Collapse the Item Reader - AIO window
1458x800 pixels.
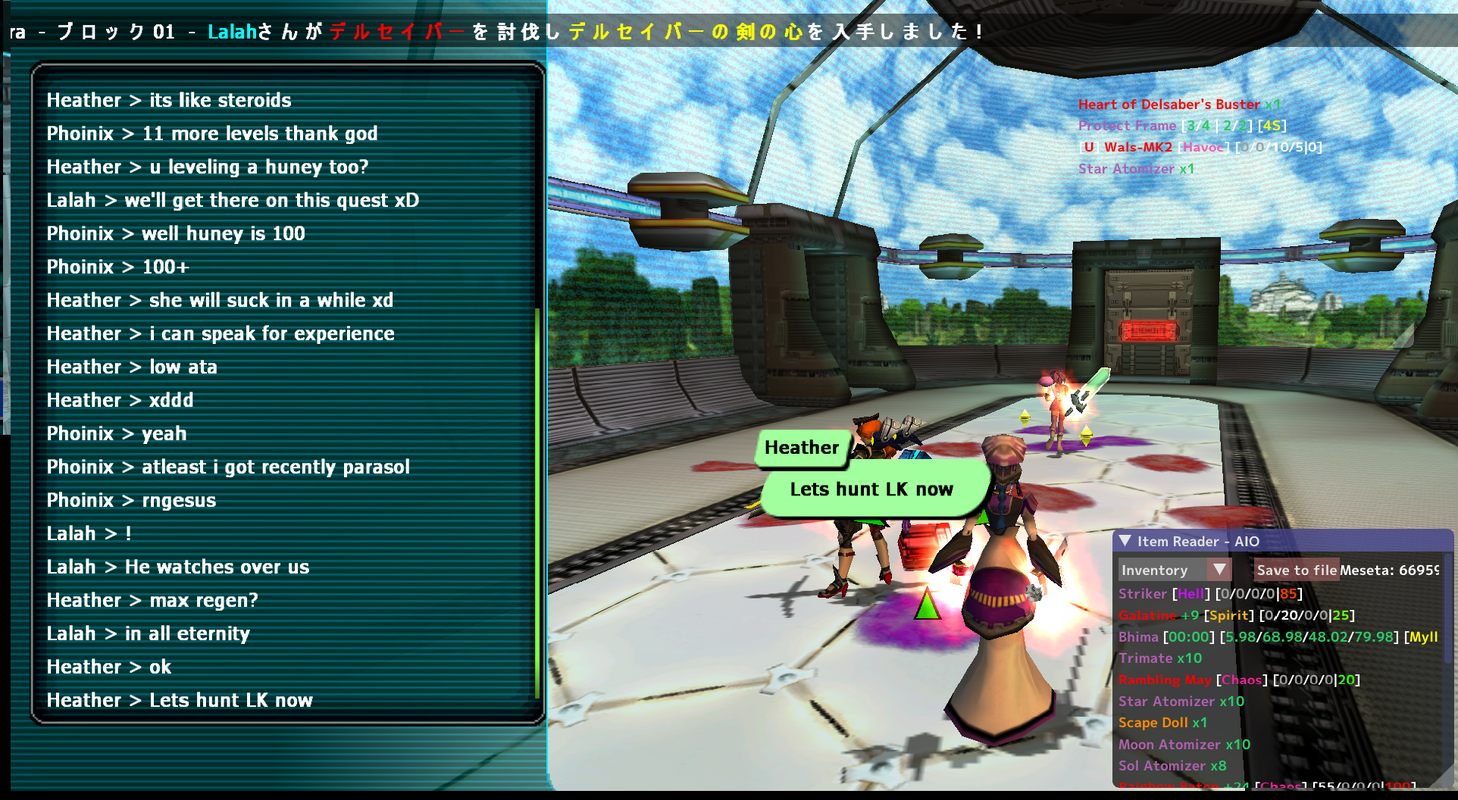point(1125,541)
